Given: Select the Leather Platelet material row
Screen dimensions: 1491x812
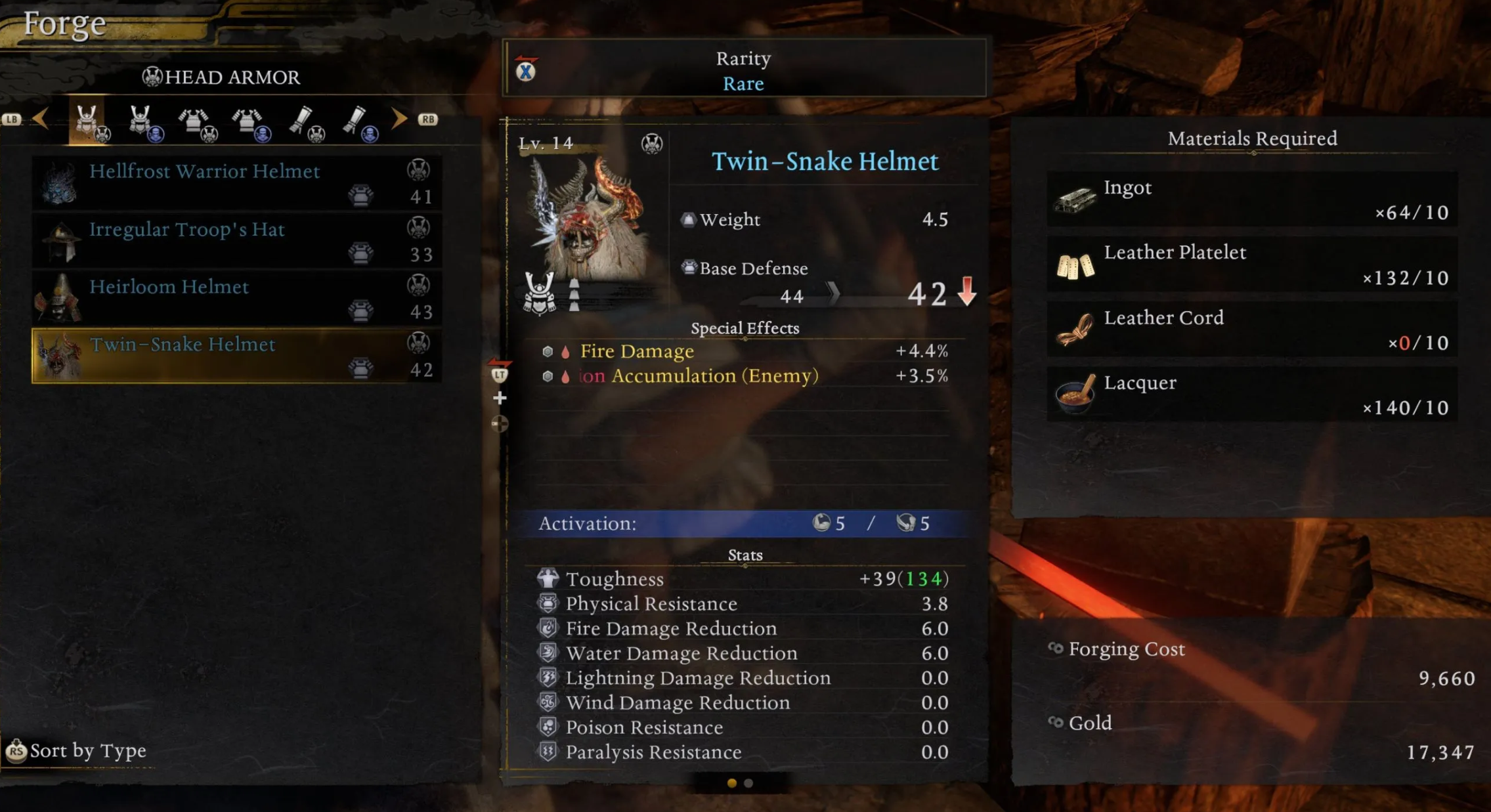Looking at the screenshot, I should [1251, 265].
